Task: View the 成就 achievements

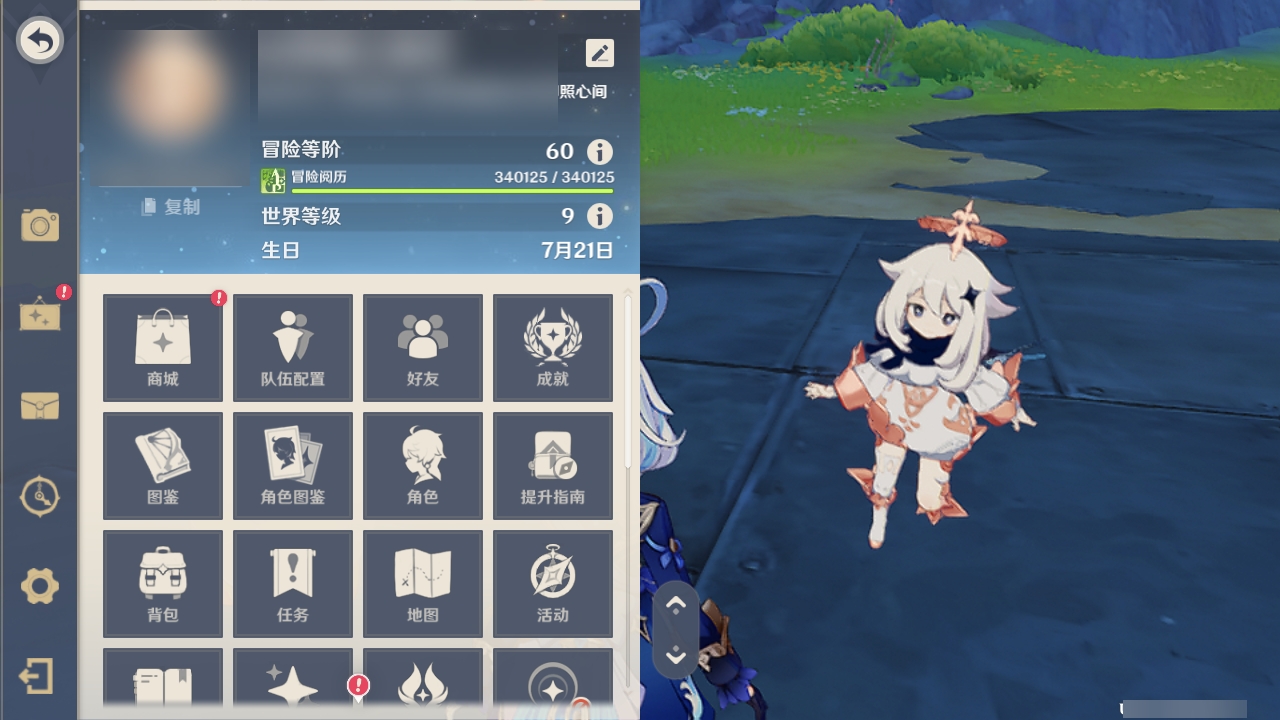Action: [x=553, y=347]
